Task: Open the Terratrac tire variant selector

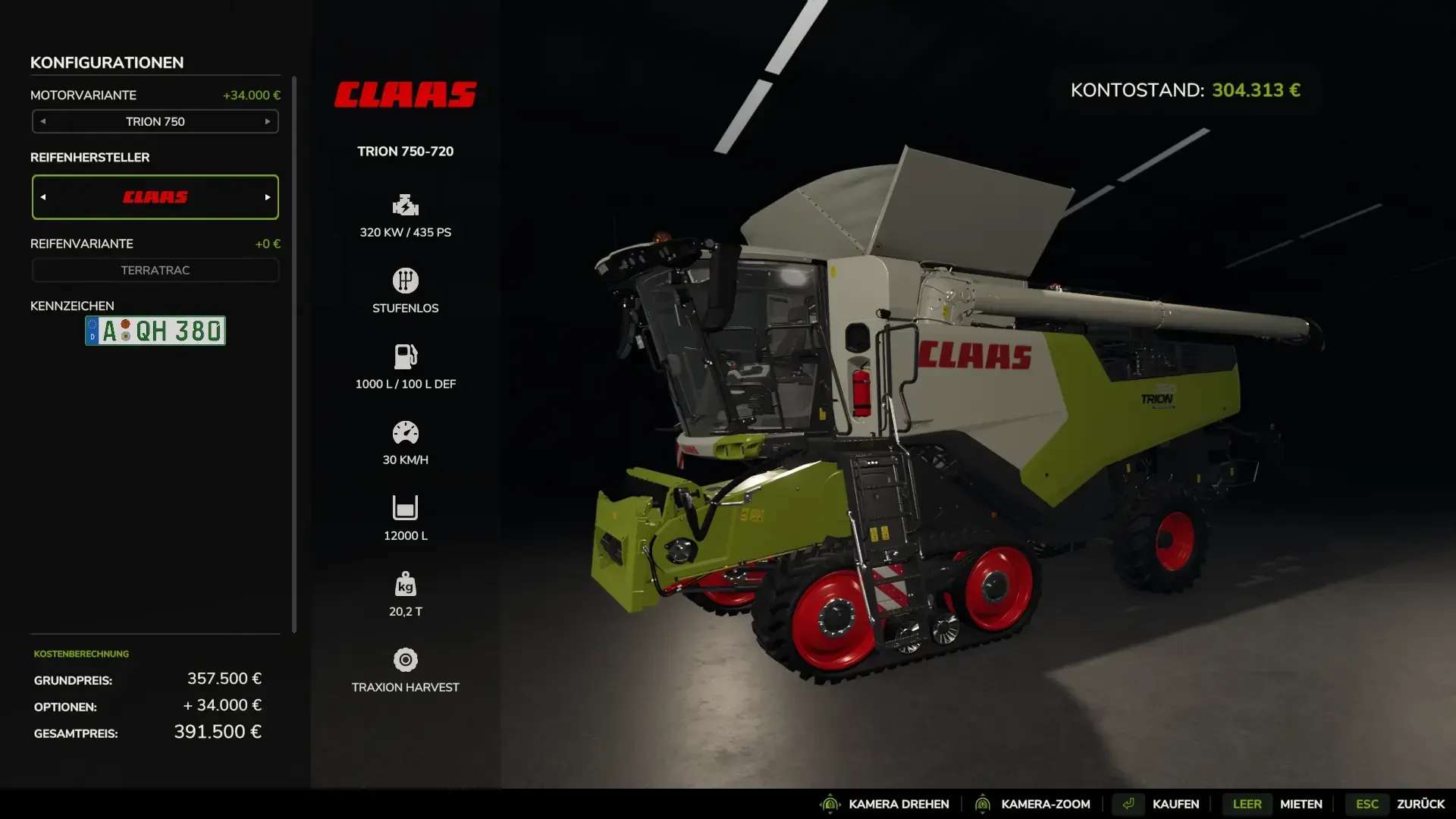Action: [x=155, y=270]
